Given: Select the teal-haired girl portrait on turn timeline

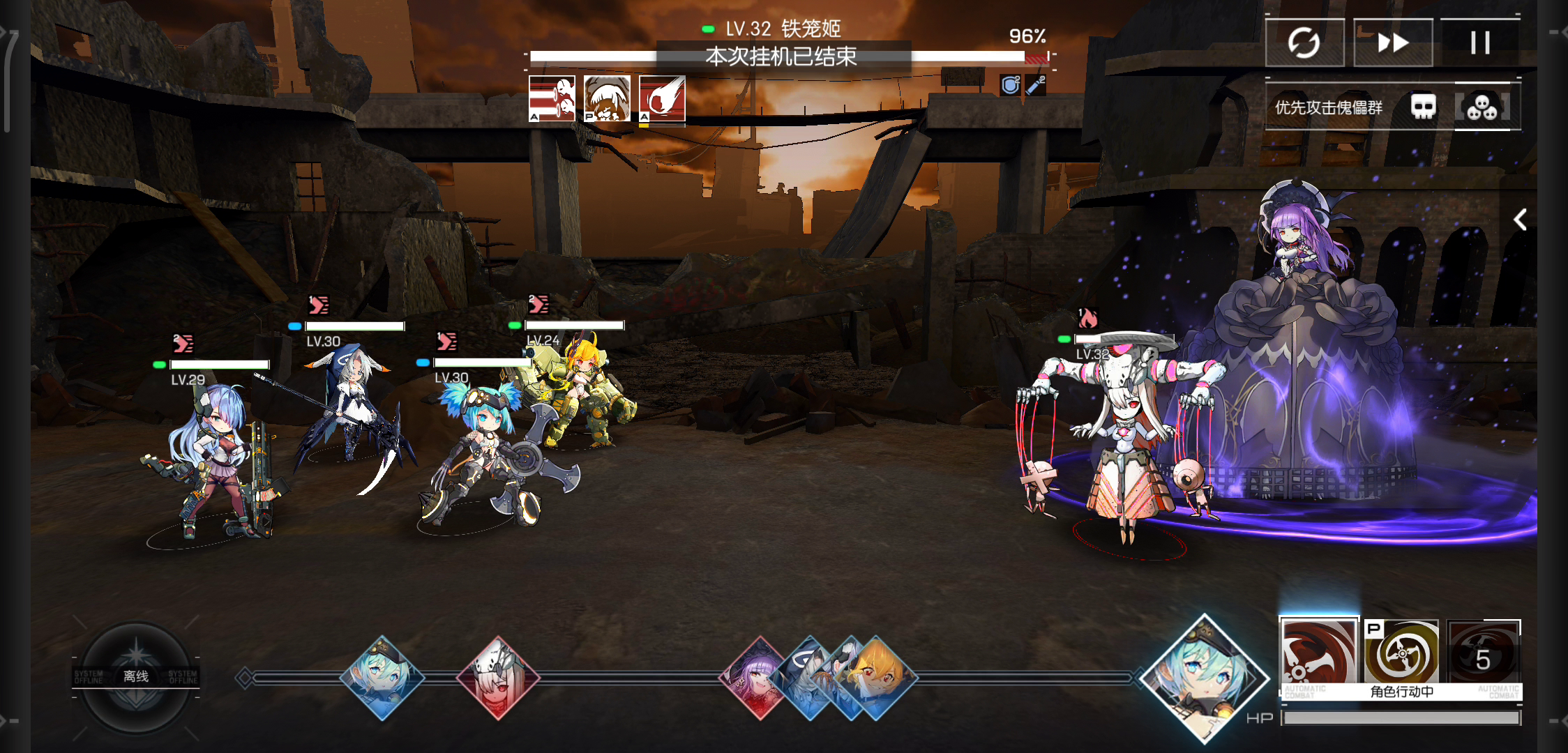Looking at the screenshot, I should (382, 677).
